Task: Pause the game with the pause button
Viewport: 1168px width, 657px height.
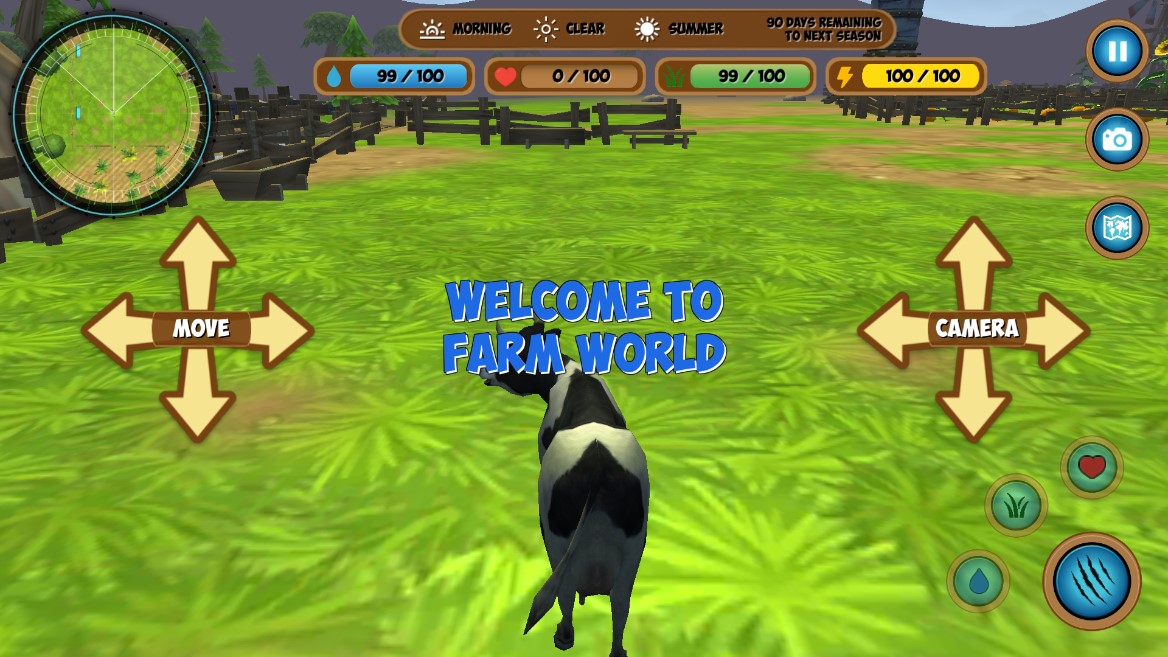Action: click(x=1117, y=51)
